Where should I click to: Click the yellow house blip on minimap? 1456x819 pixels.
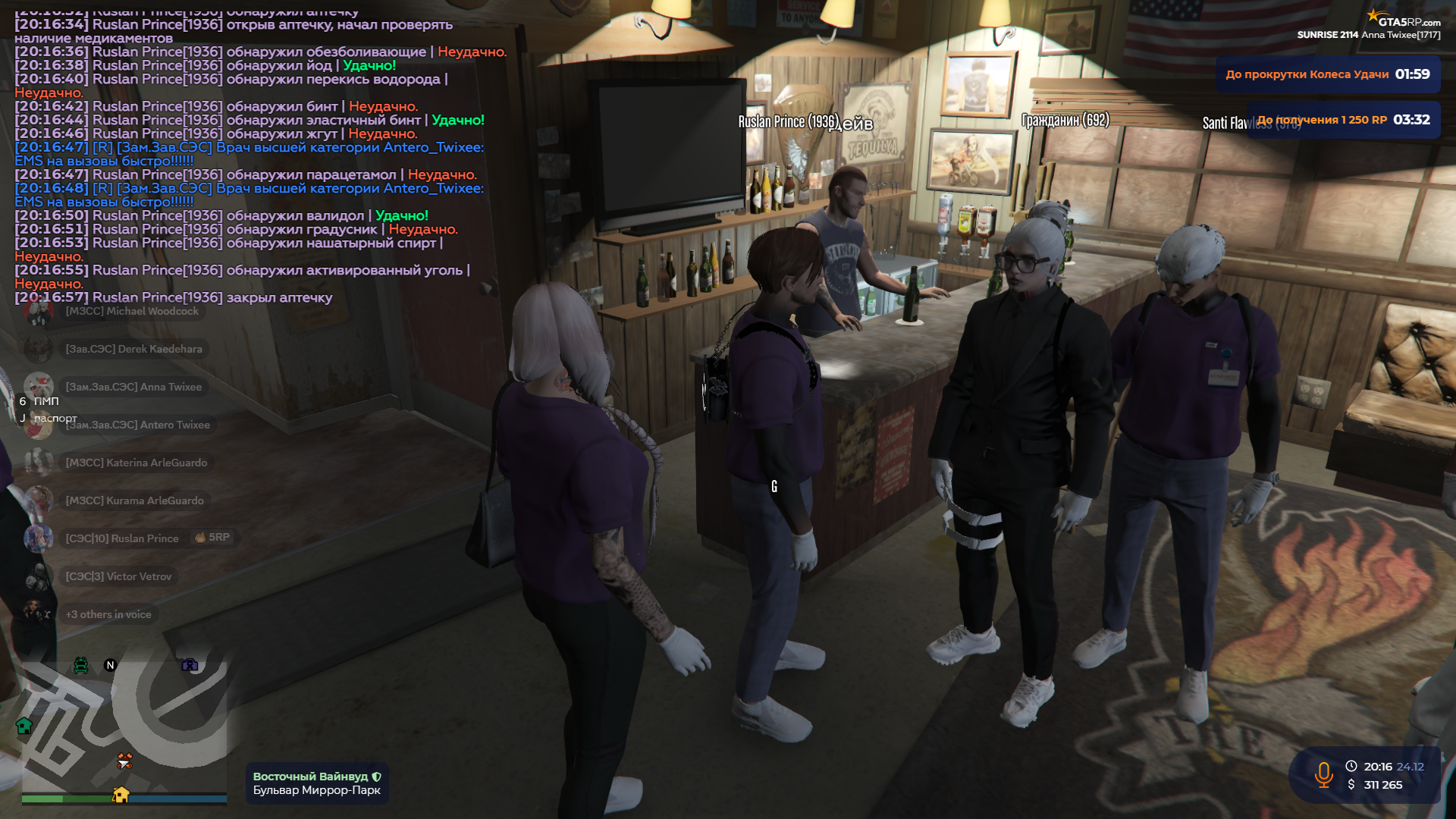point(121,795)
